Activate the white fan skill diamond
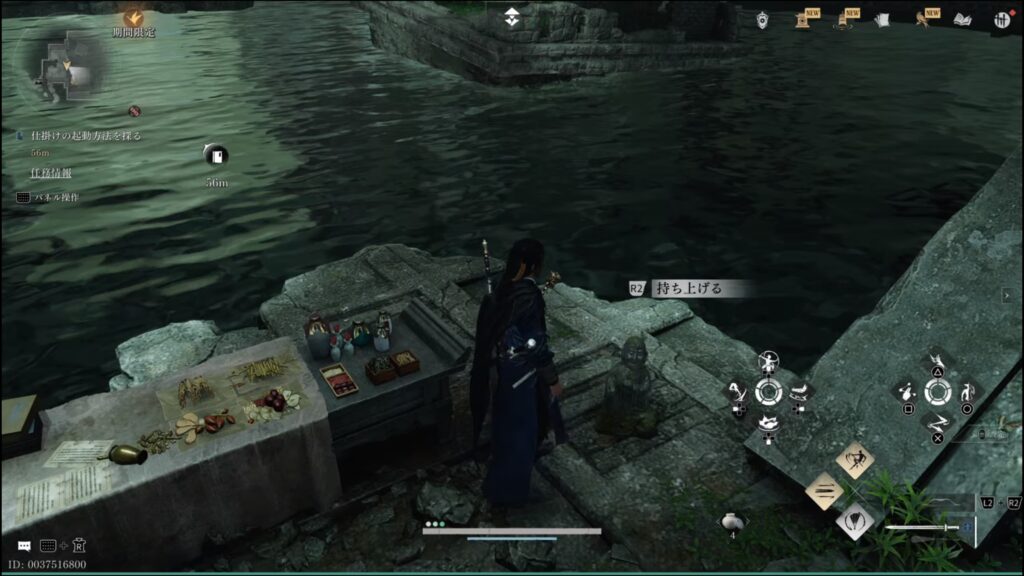The height and width of the screenshot is (576, 1024). tap(855, 520)
